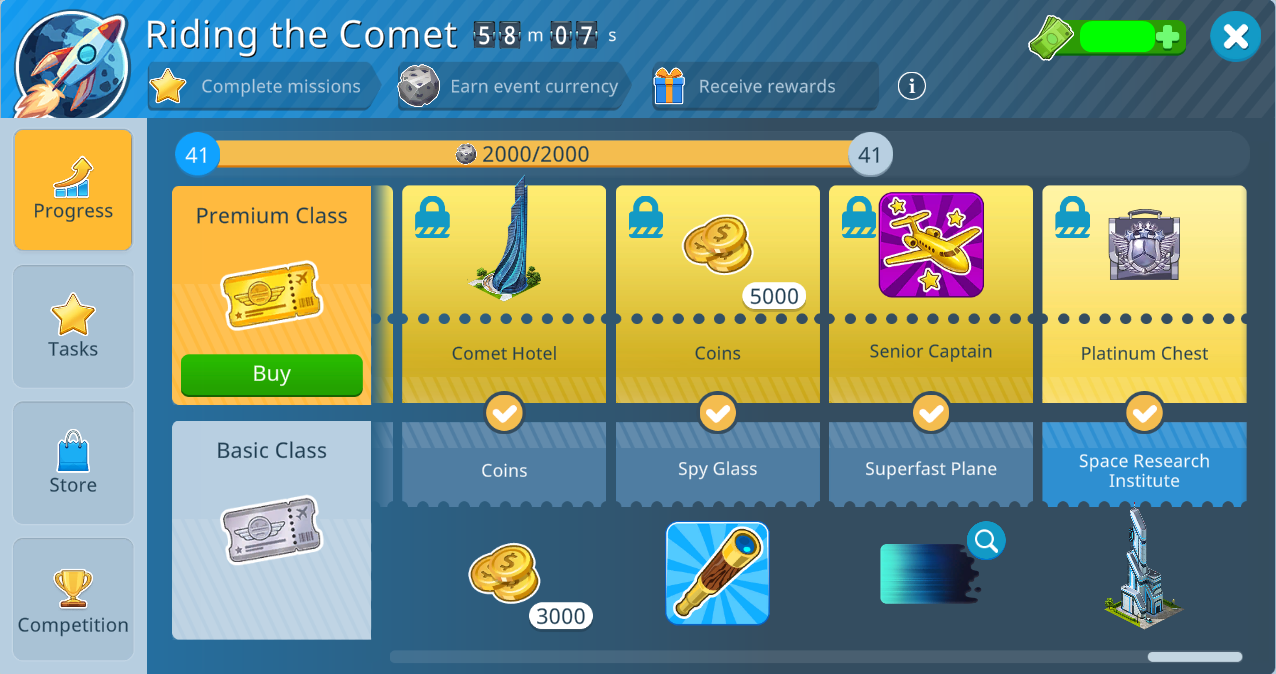
Task: Click the Complete missions step
Action: tap(263, 86)
